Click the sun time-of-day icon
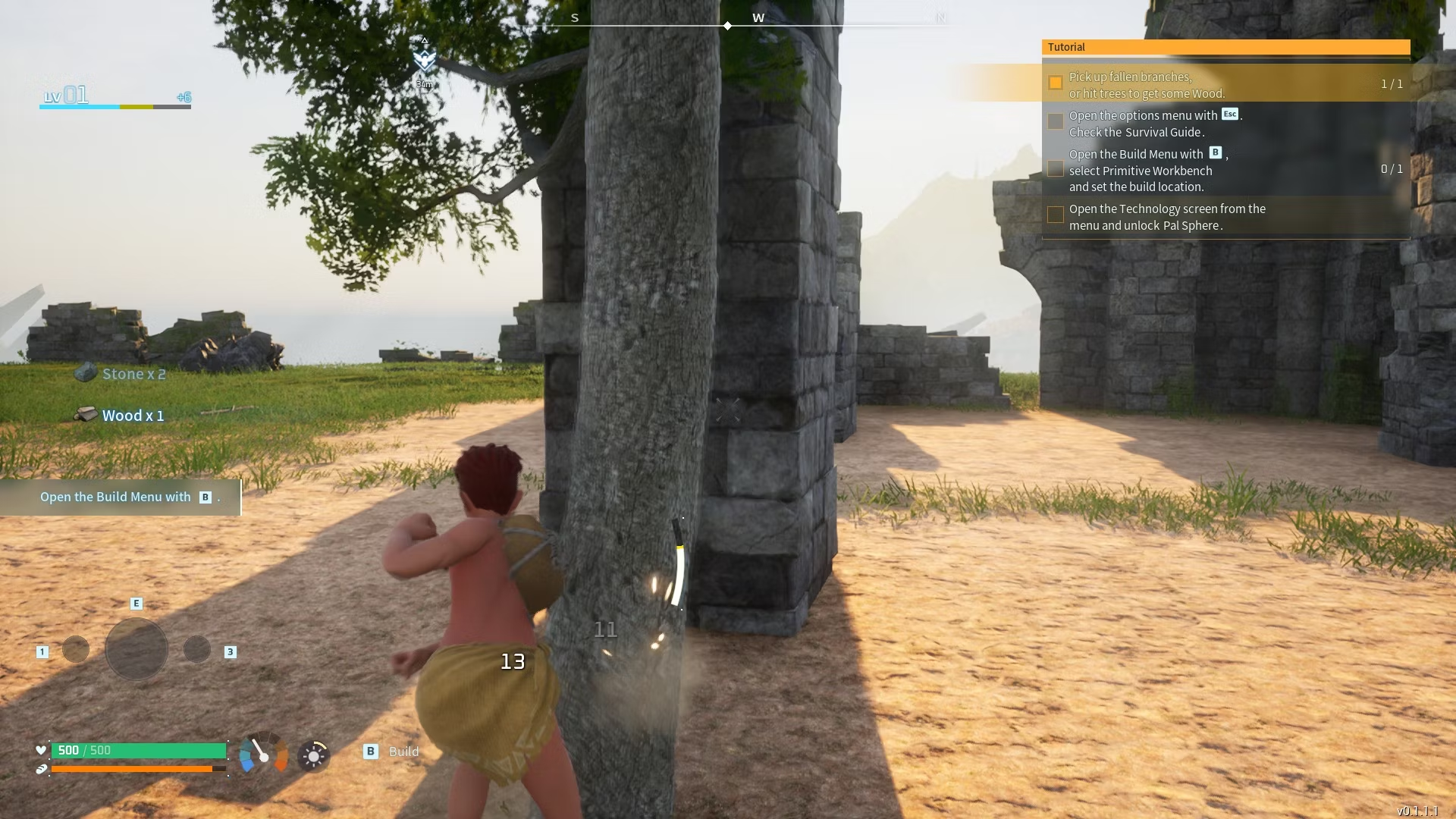This screenshot has height=819, width=1456. tap(313, 755)
